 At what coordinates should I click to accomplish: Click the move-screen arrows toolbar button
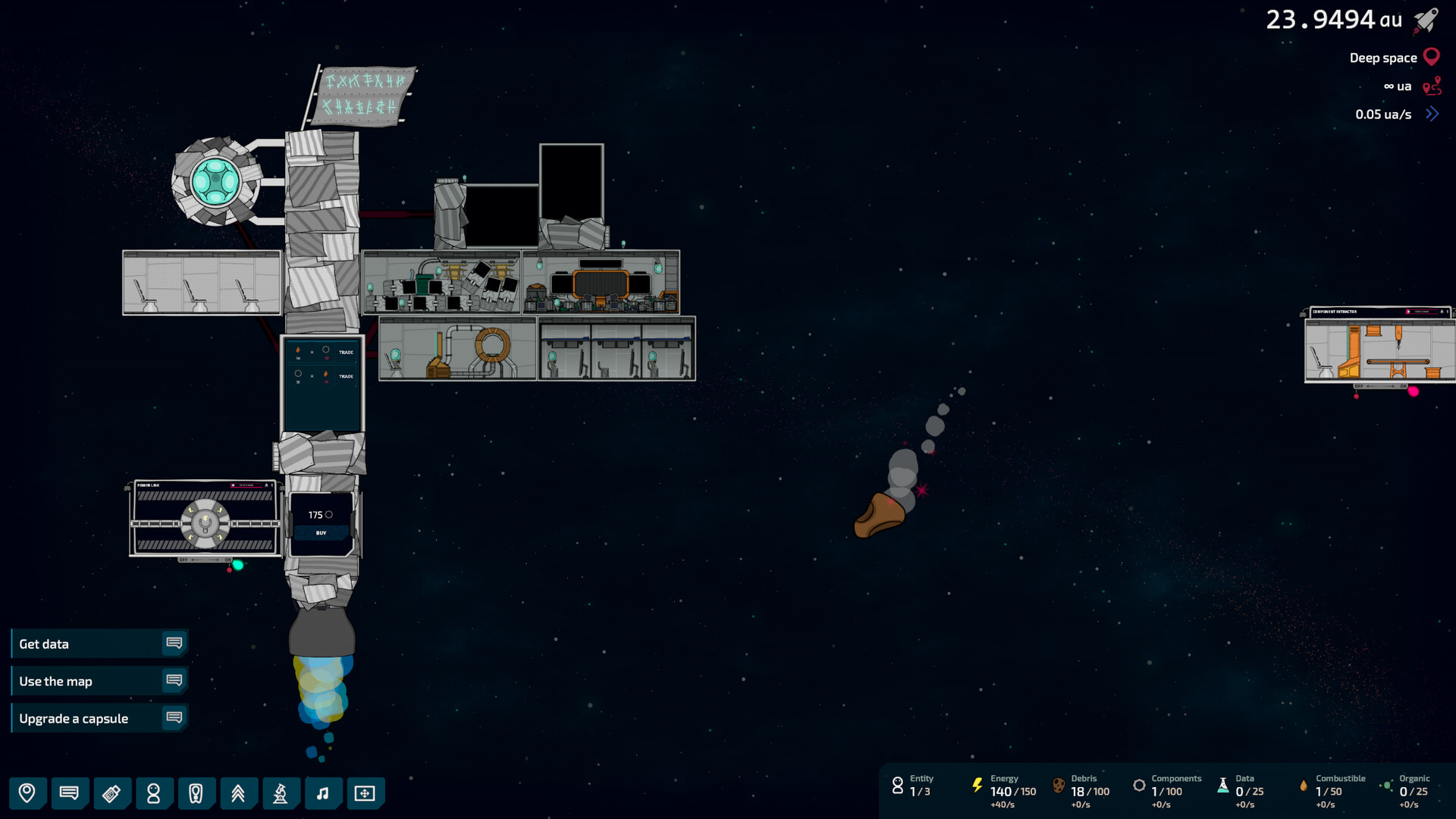click(x=365, y=793)
